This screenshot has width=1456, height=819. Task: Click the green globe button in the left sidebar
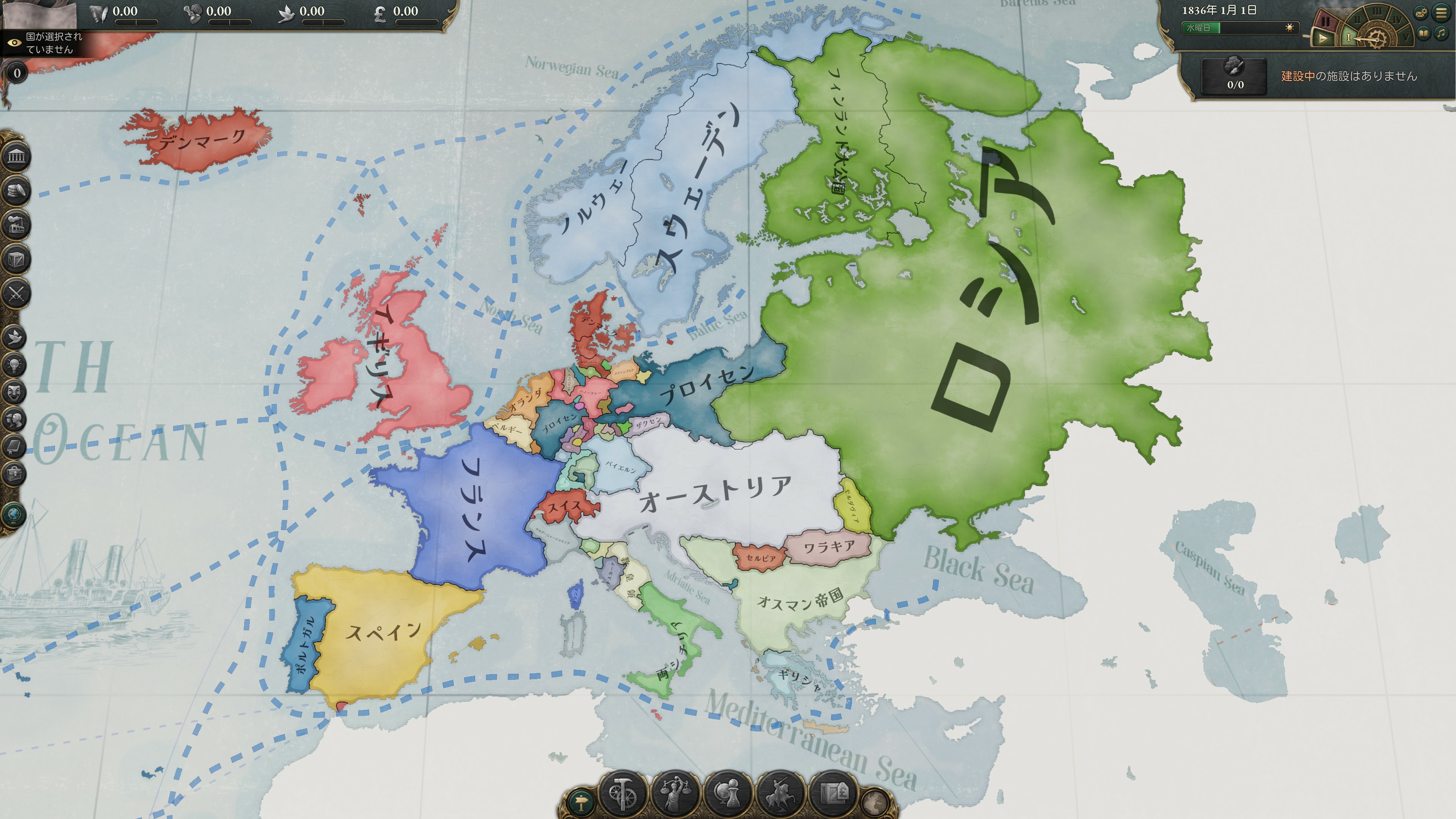(14, 515)
